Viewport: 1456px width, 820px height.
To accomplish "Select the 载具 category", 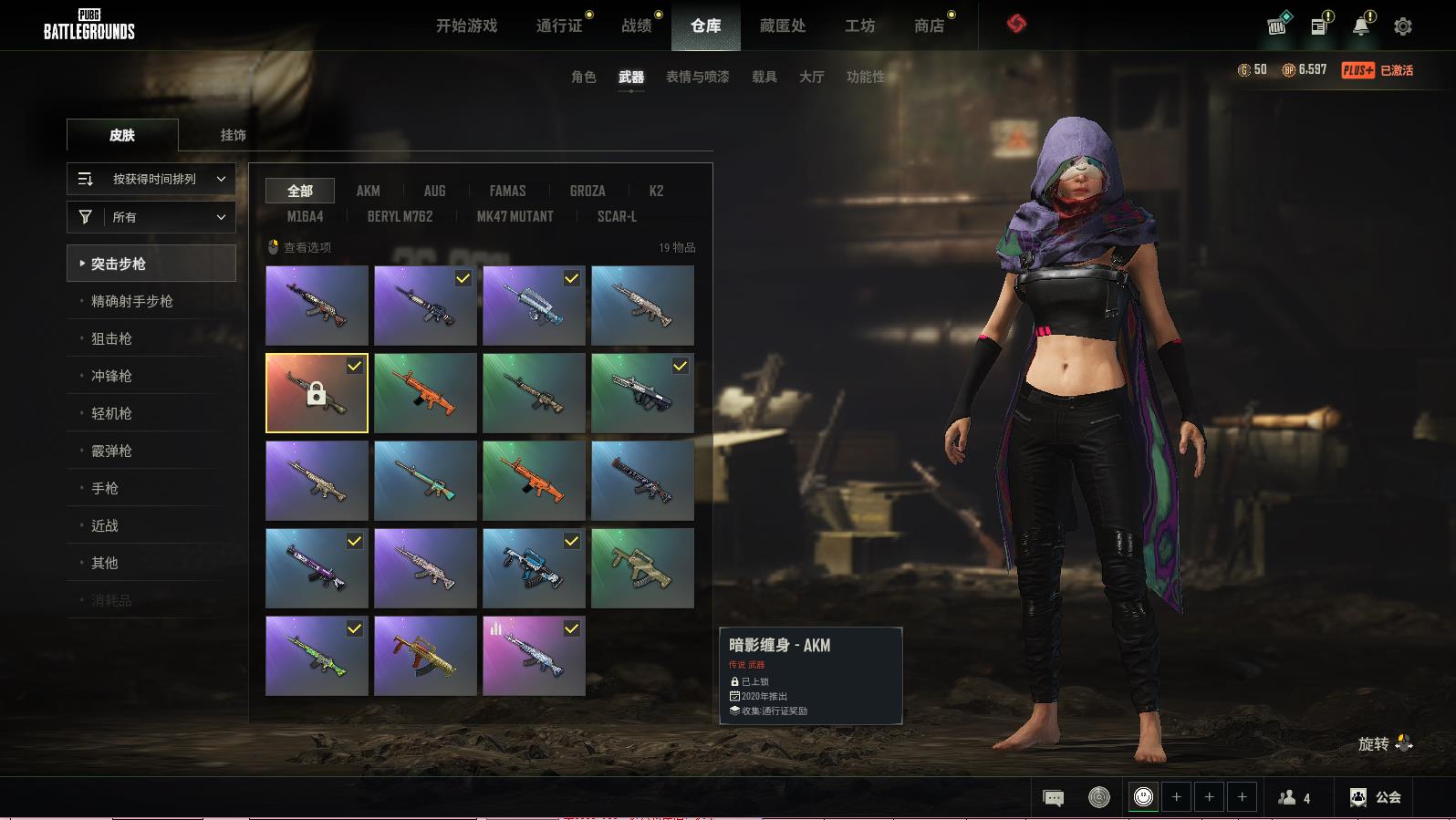I will click(764, 77).
